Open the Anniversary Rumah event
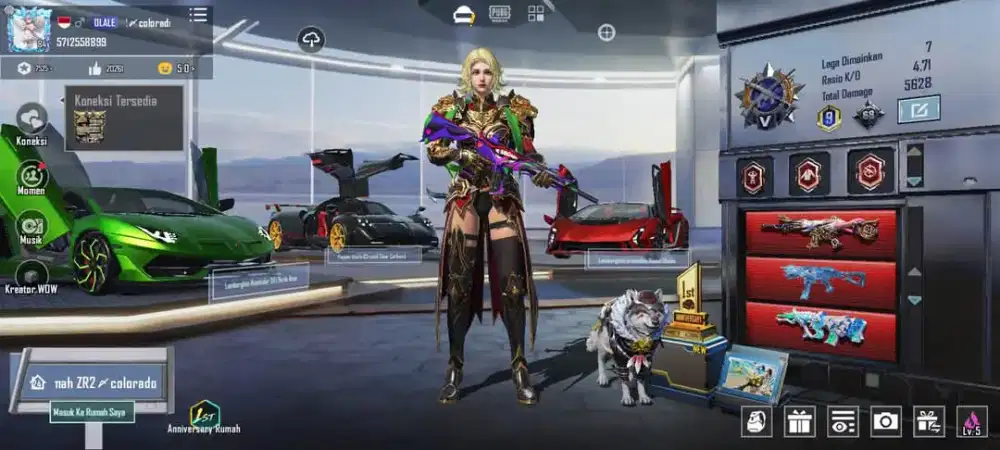 205,415
